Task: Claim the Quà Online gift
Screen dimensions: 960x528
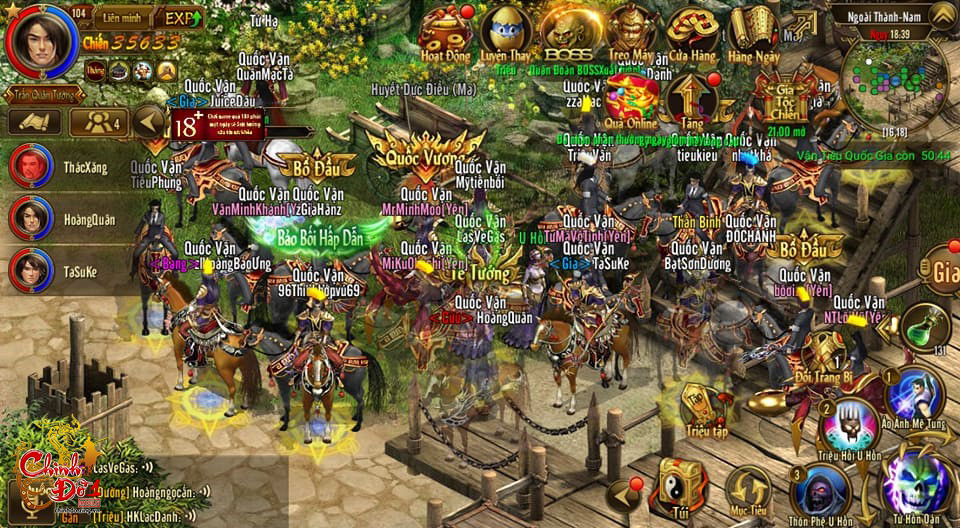Action: (x=630, y=98)
